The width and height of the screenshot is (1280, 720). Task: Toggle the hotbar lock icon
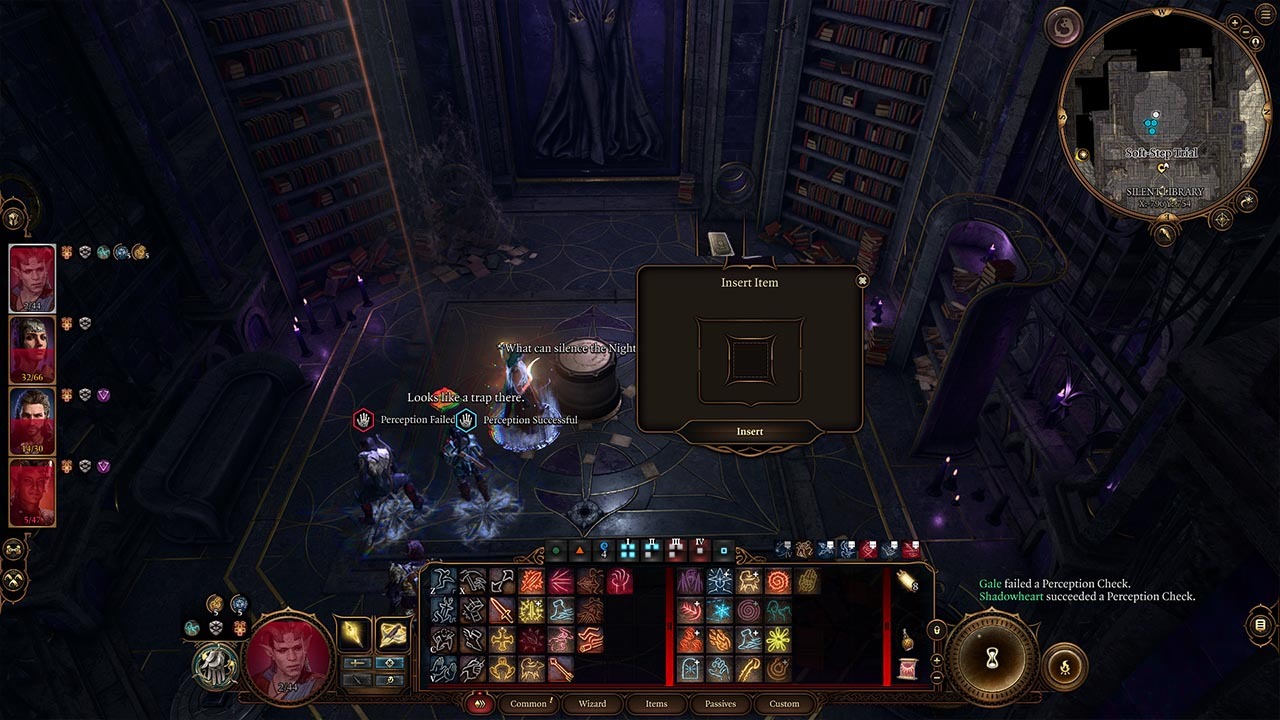click(937, 631)
